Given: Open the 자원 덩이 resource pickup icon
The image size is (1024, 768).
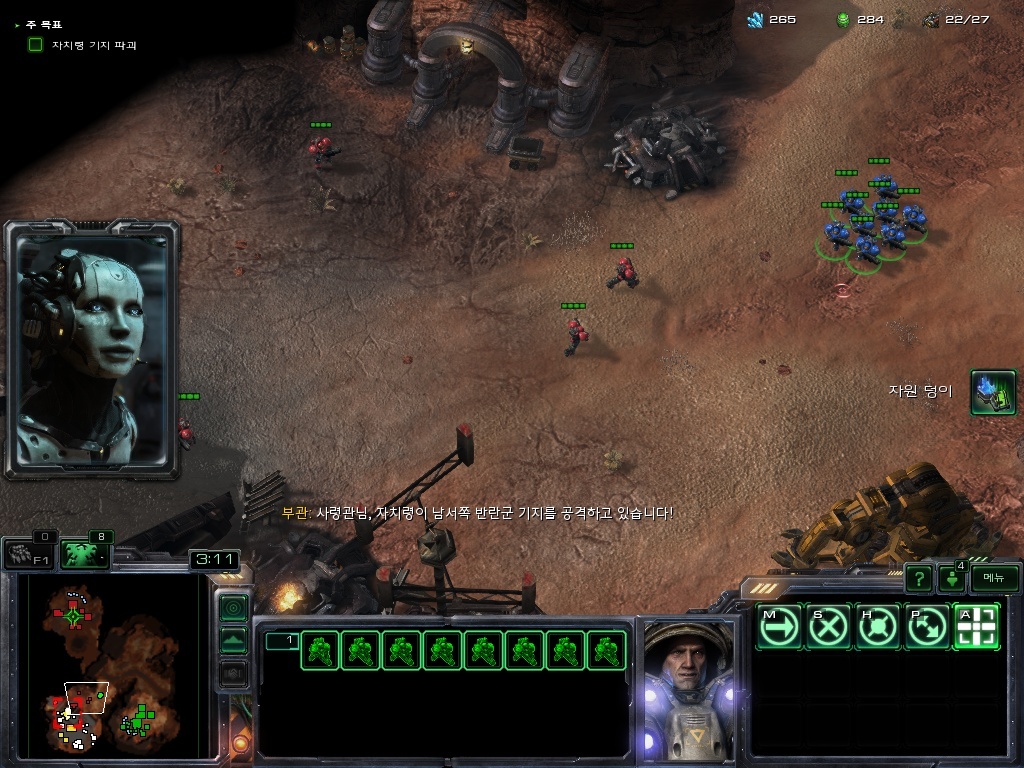Looking at the screenshot, I should (x=993, y=392).
